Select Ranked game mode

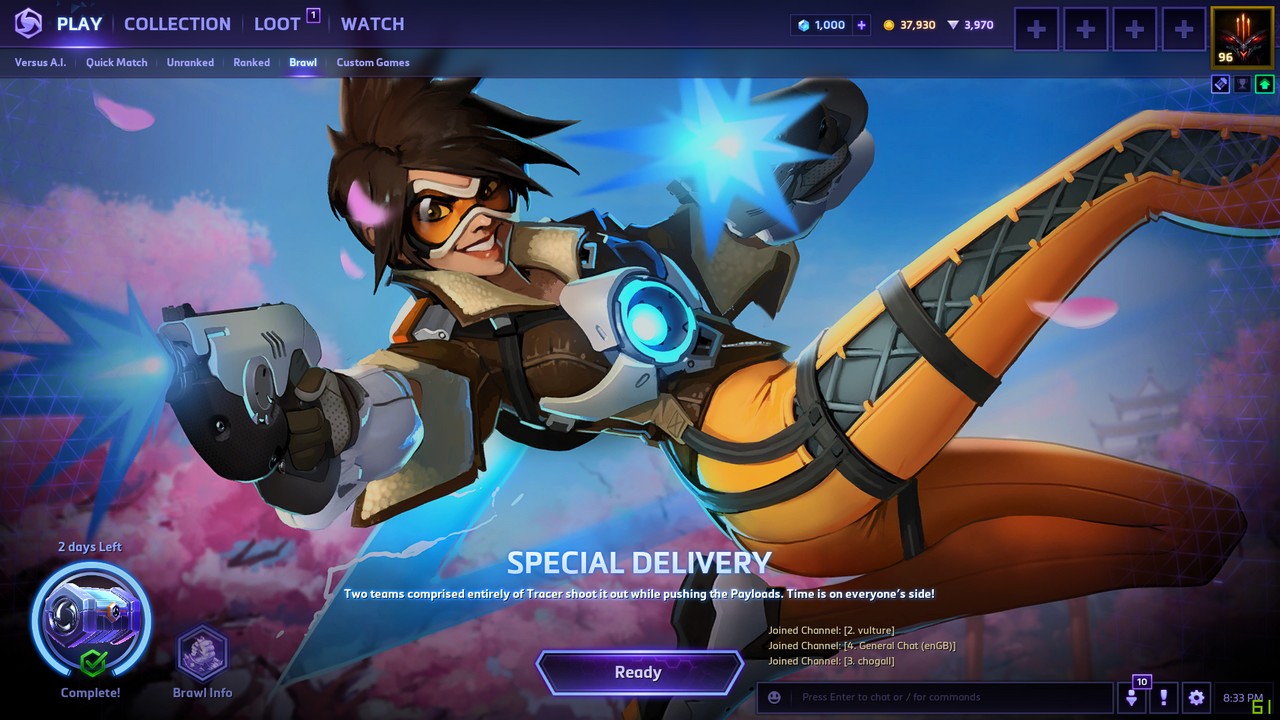coord(251,62)
